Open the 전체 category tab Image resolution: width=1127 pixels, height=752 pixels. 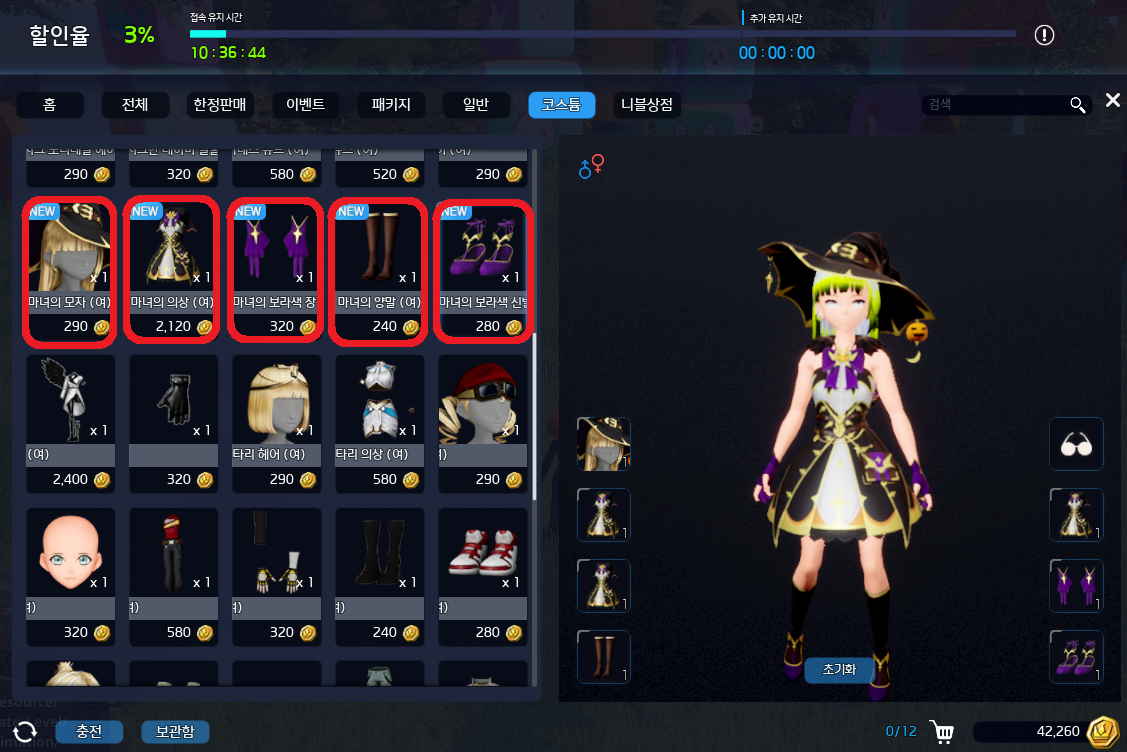[x=135, y=105]
